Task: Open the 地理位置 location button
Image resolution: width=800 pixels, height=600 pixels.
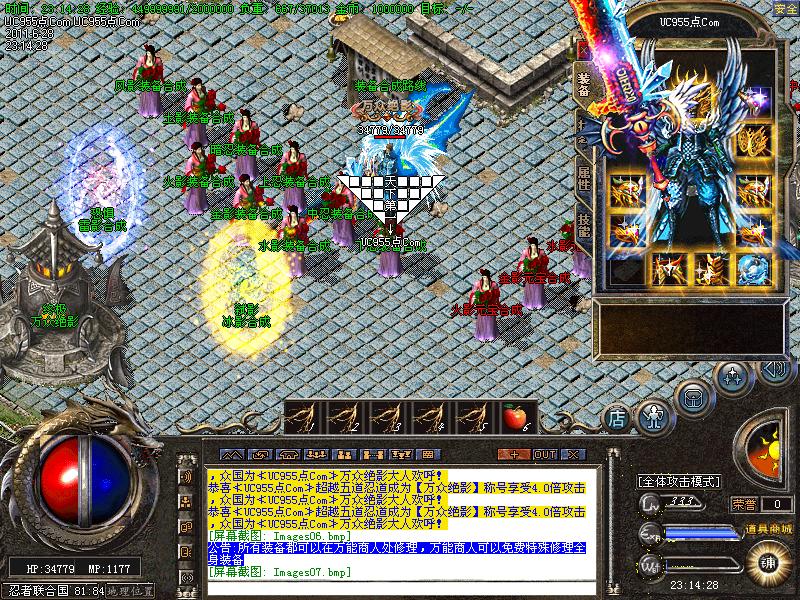Action: pyautogui.click(x=132, y=591)
